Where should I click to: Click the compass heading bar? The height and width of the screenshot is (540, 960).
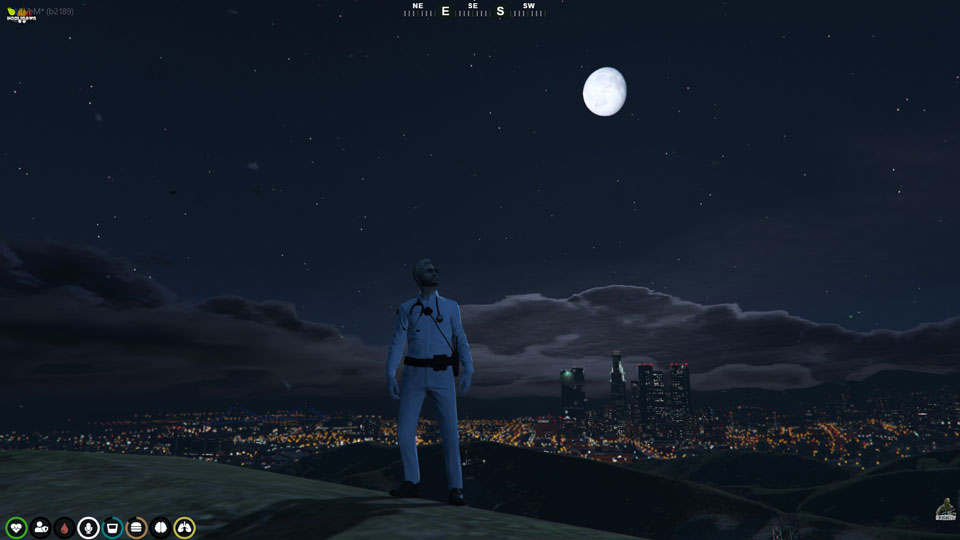(x=474, y=11)
